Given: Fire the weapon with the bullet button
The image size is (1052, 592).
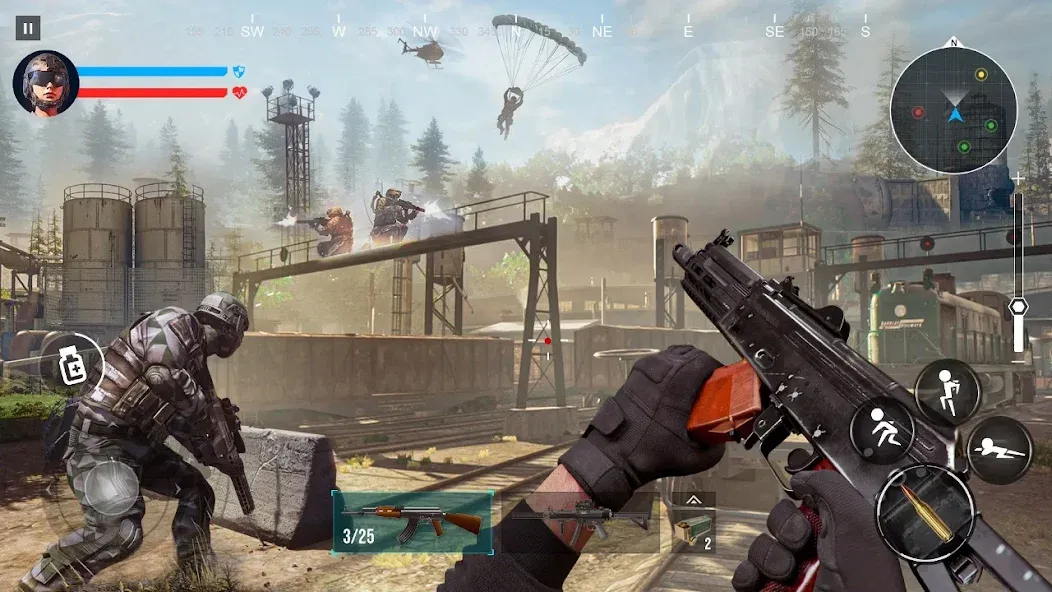Looking at the screenshot, I should [x=924, y=513].
